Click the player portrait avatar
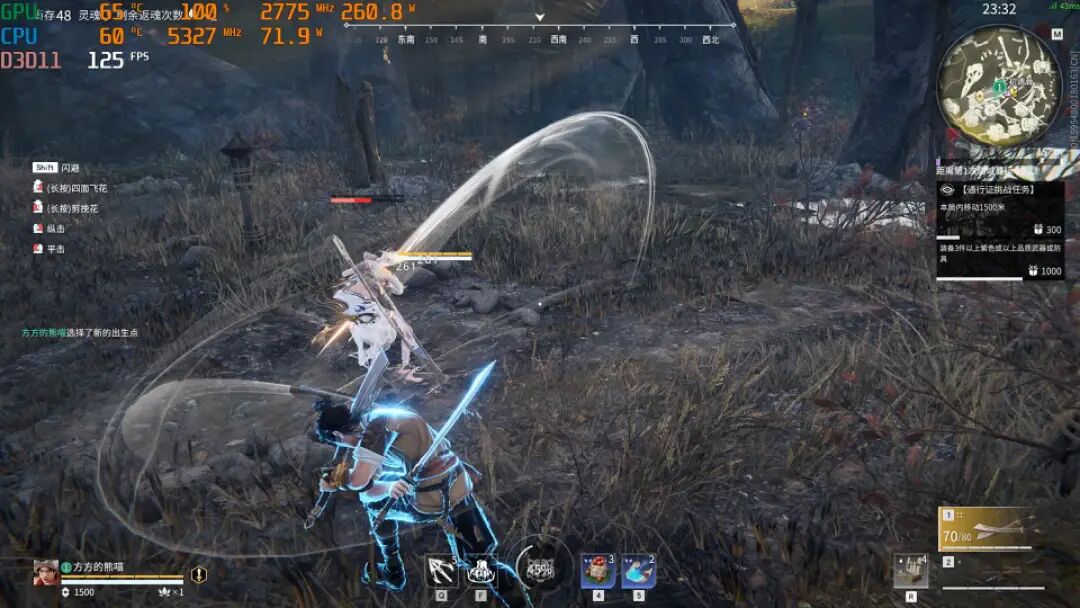 [46, 572]
